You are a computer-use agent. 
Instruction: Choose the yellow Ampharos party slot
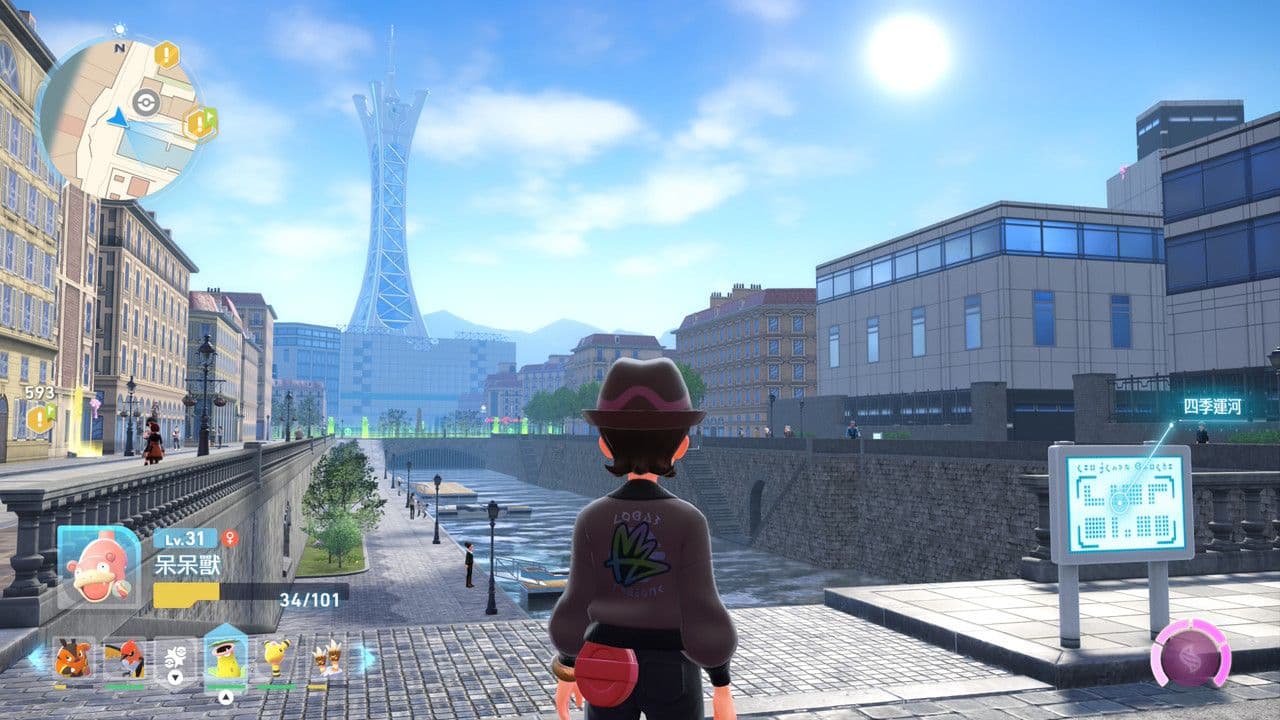[277, 659]
